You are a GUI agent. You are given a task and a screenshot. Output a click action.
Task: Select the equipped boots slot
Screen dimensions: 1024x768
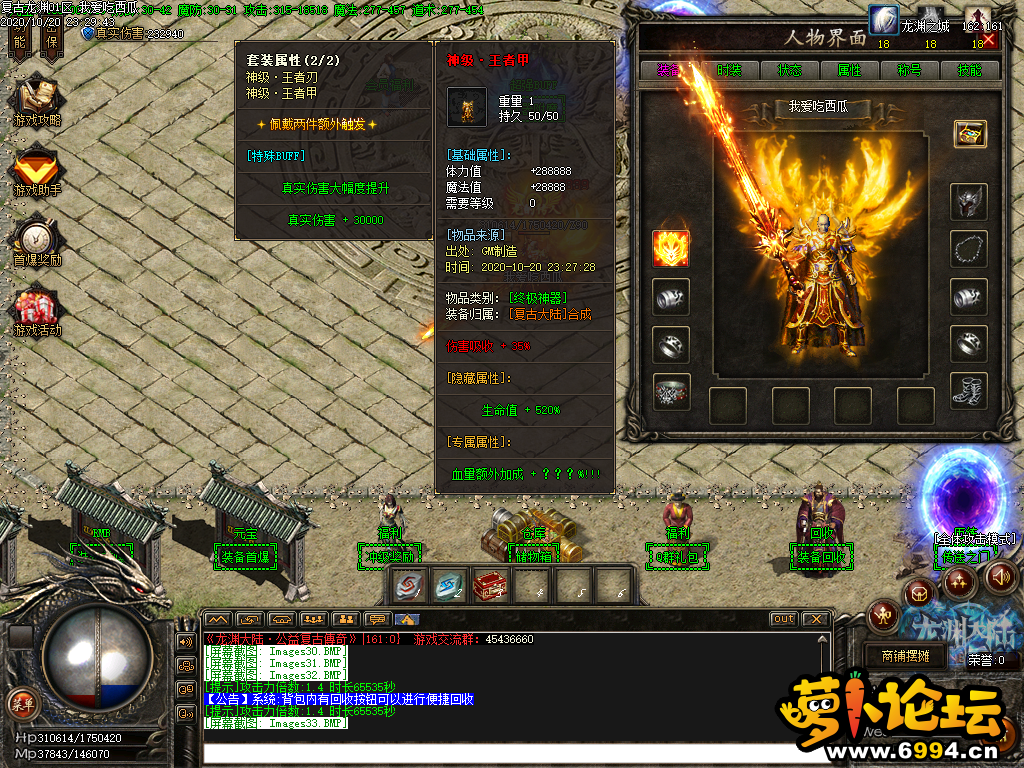coord(969,391)
